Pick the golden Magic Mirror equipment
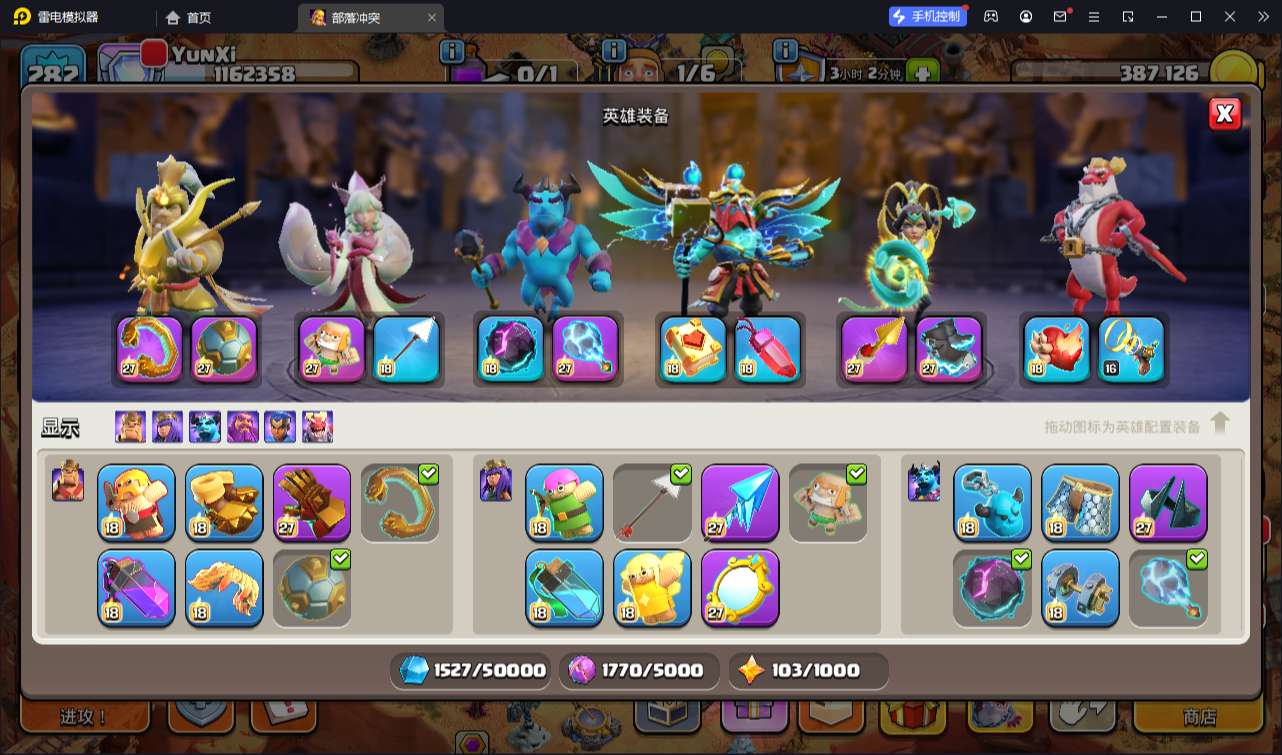This screenshot has height=755, width=1282. click(740, 587)
